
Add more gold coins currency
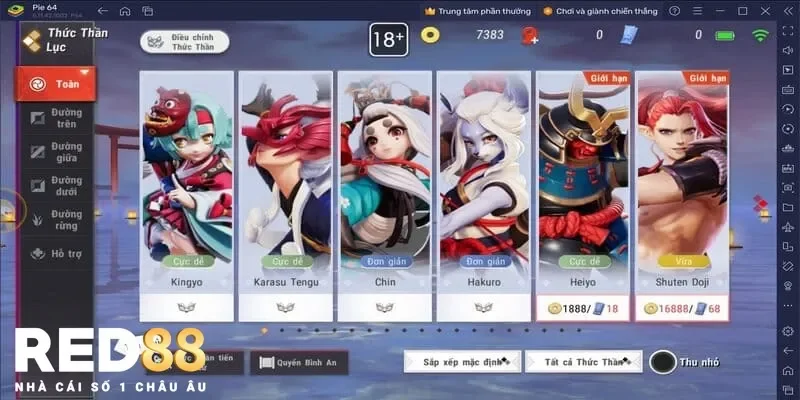529,36
